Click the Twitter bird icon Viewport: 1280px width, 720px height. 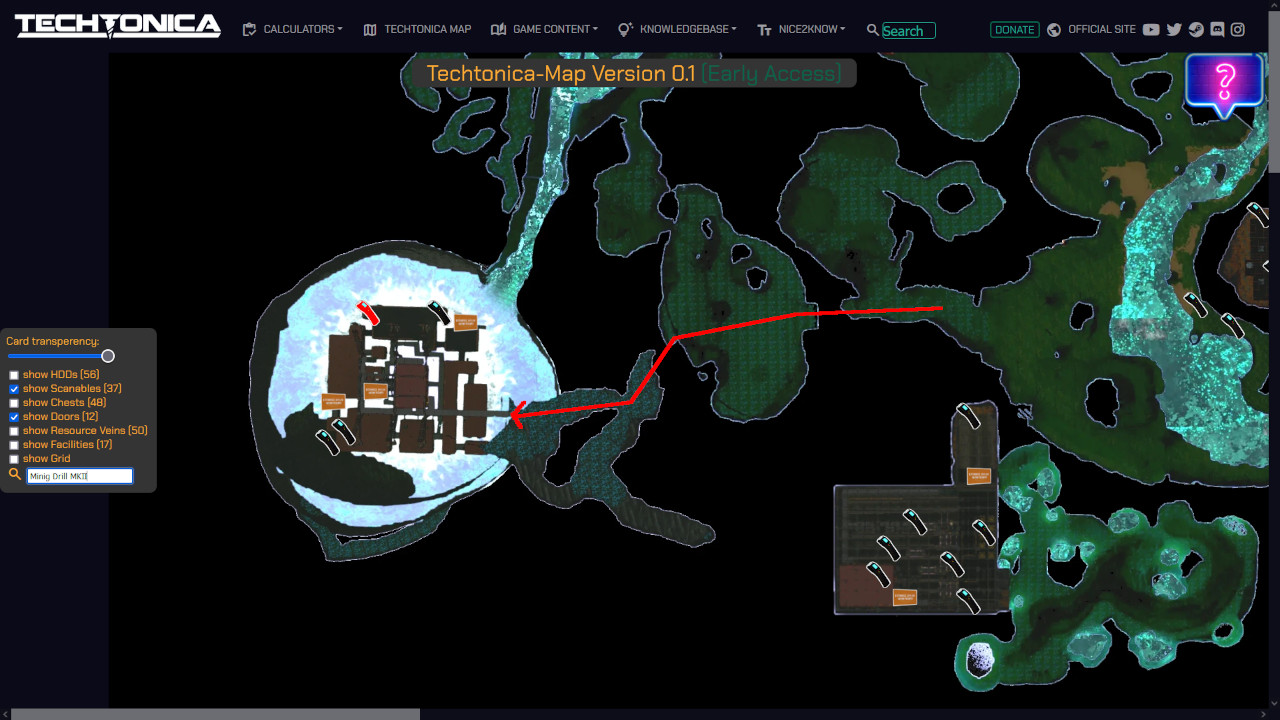(1174, 30)
